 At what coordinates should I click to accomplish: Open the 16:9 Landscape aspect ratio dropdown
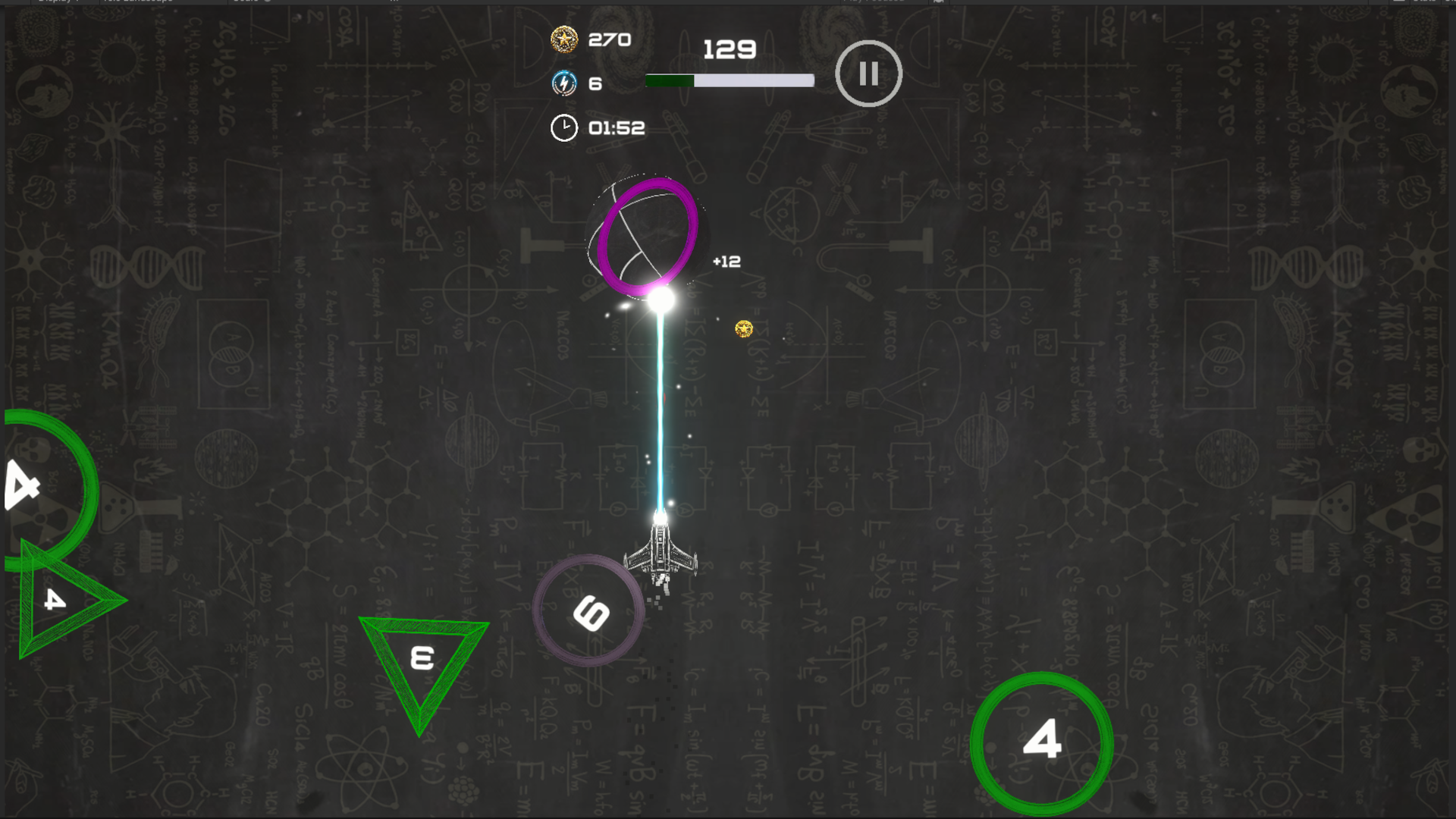pos(139,2)
